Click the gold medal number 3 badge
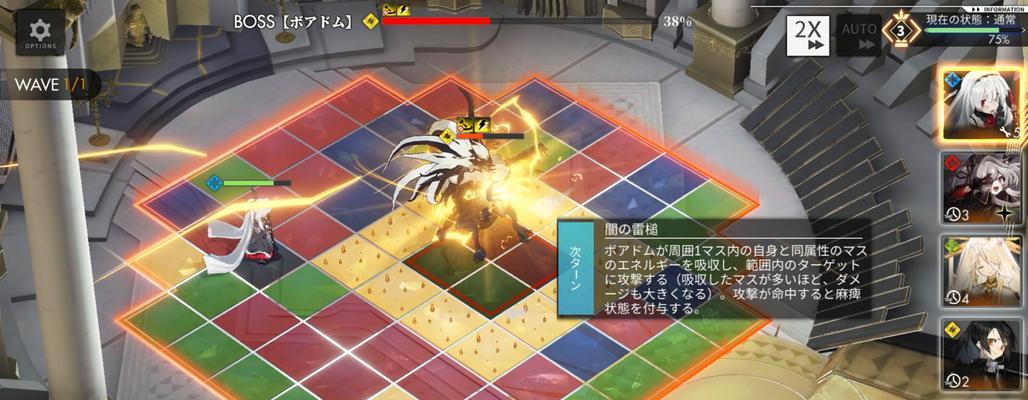 click(x=902, y=32)
